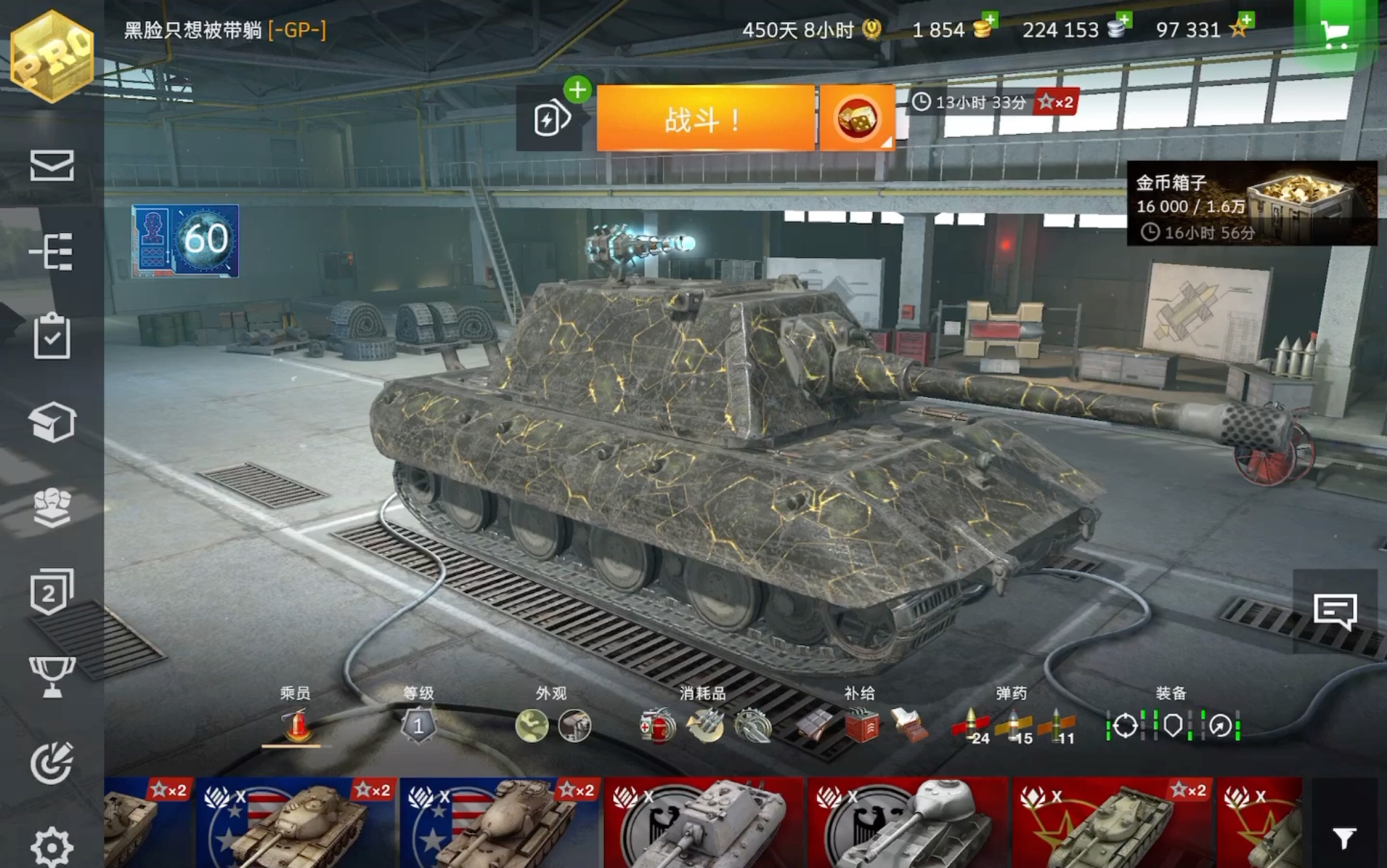The width and height of the screenshot is (1387, 868).
Task: Open the storage crate menu
Action: [52, 422]
